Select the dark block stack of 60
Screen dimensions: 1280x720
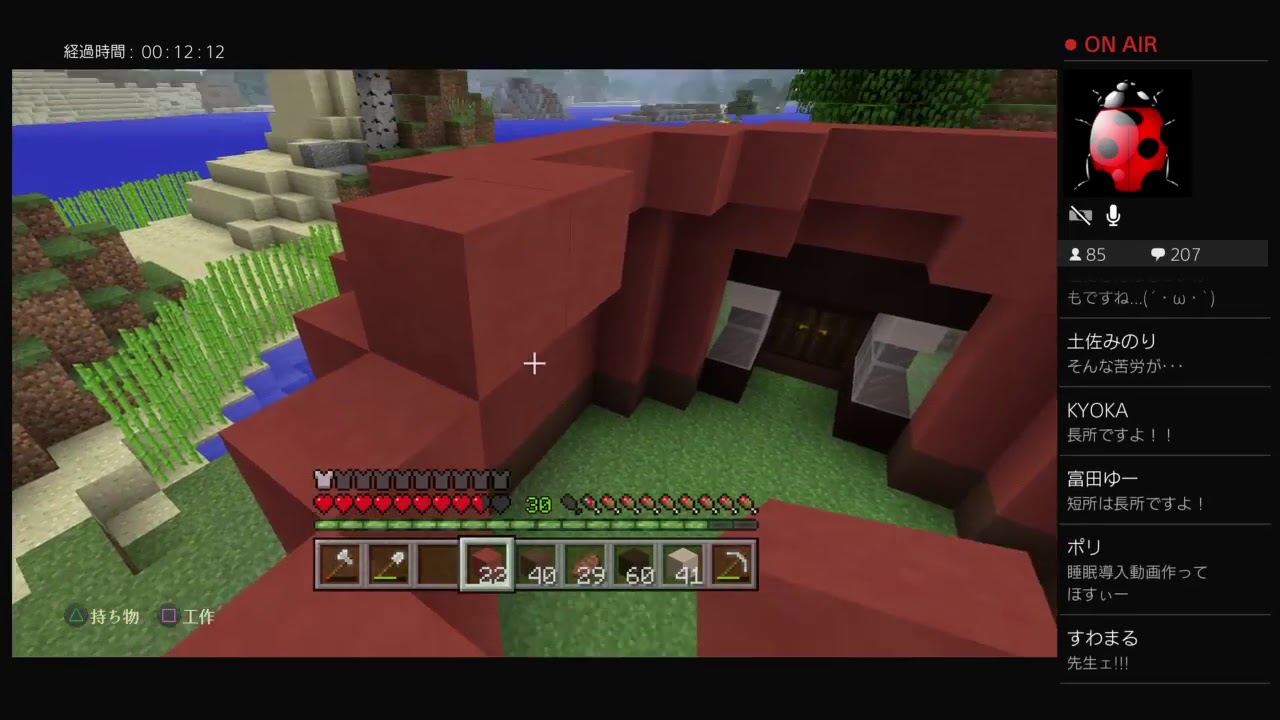tap(634, 564)
